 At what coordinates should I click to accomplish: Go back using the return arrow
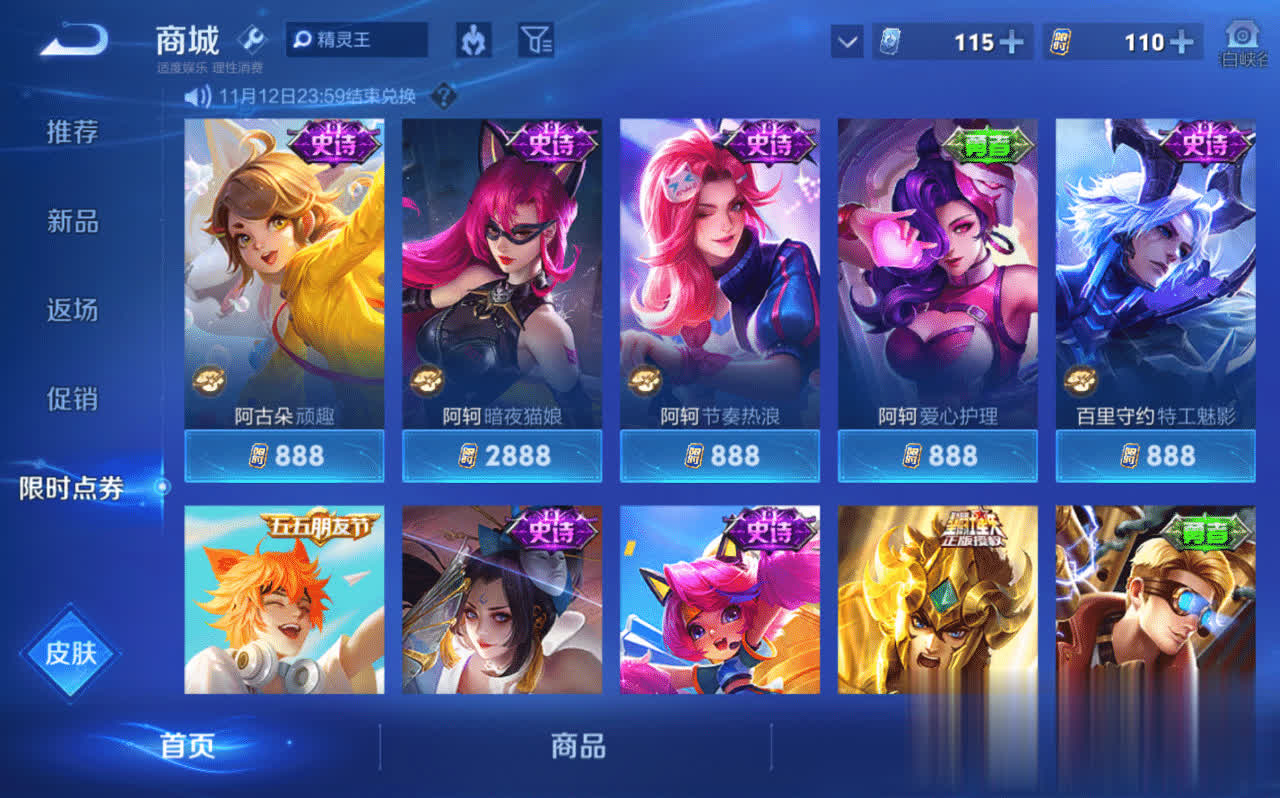73,40
